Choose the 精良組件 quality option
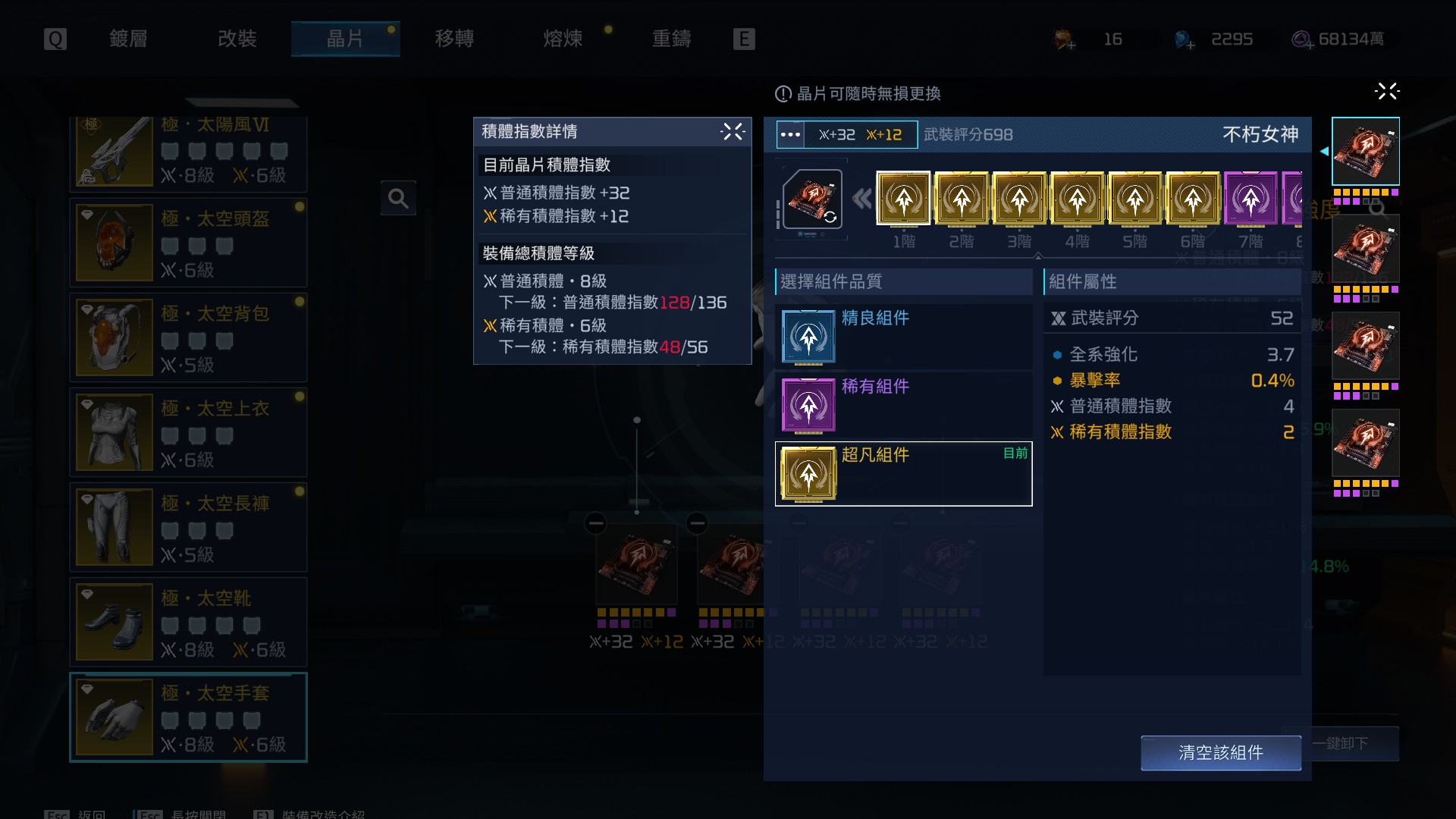The width and height of the screenshot is (1456, 819). (903, 337)
